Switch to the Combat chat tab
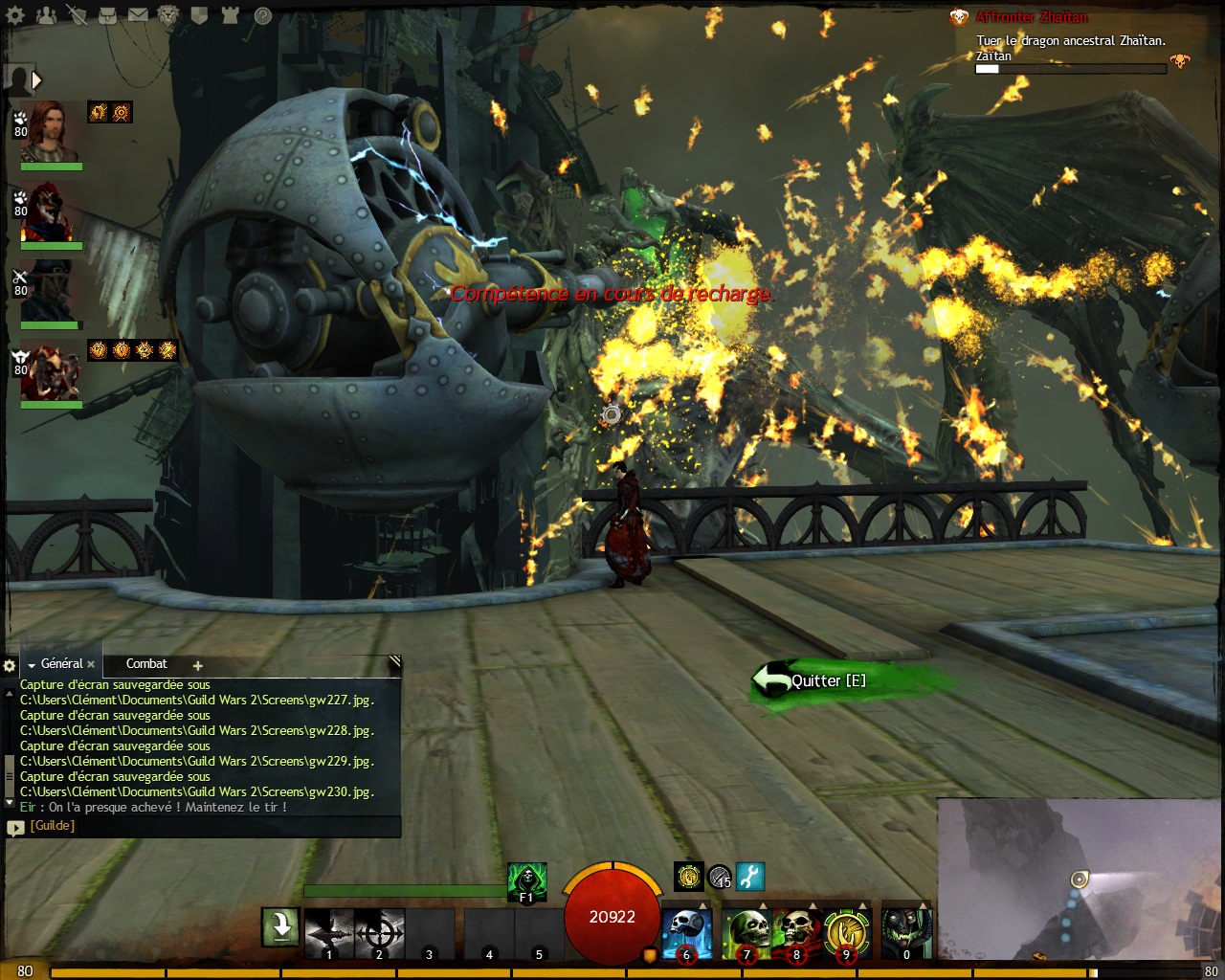This screenshot has height=980, width=1225. (x=146, y=664)
